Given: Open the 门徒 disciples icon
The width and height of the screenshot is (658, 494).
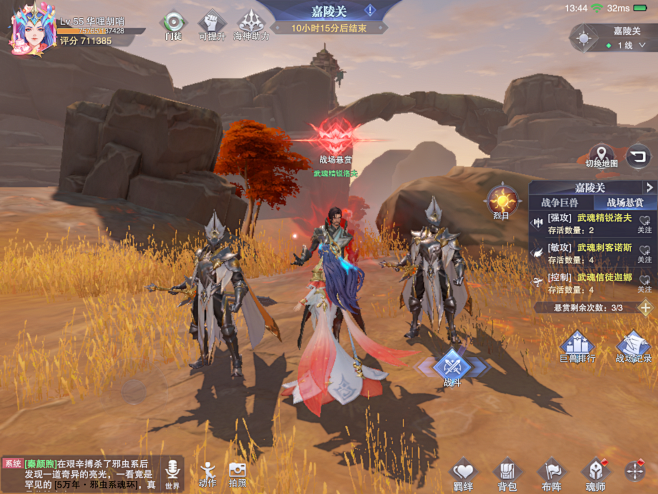Looking at the screenshot, I should point(172,24).
